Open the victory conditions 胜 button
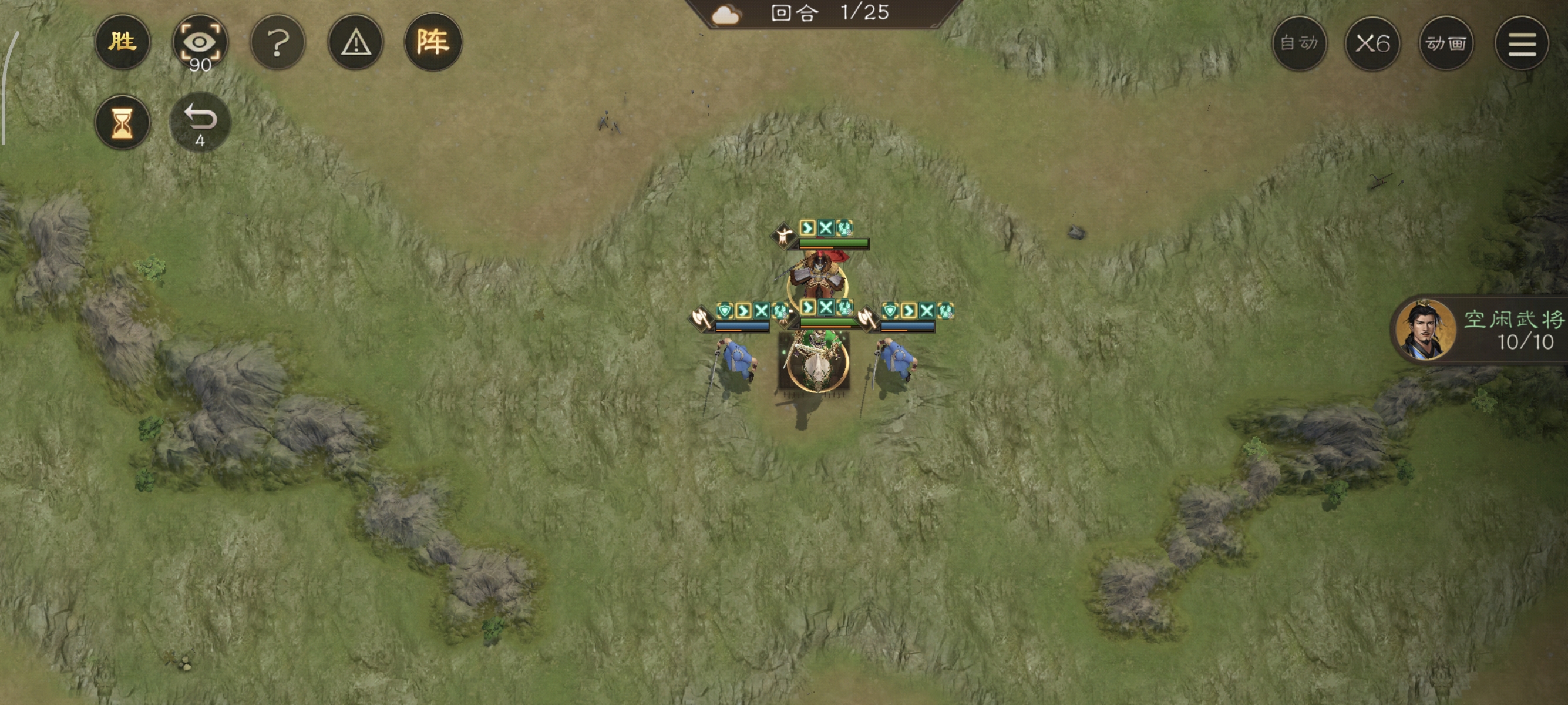Image resolution: width=1568 pixels, height=705 pixels. (x=122, y=42)
